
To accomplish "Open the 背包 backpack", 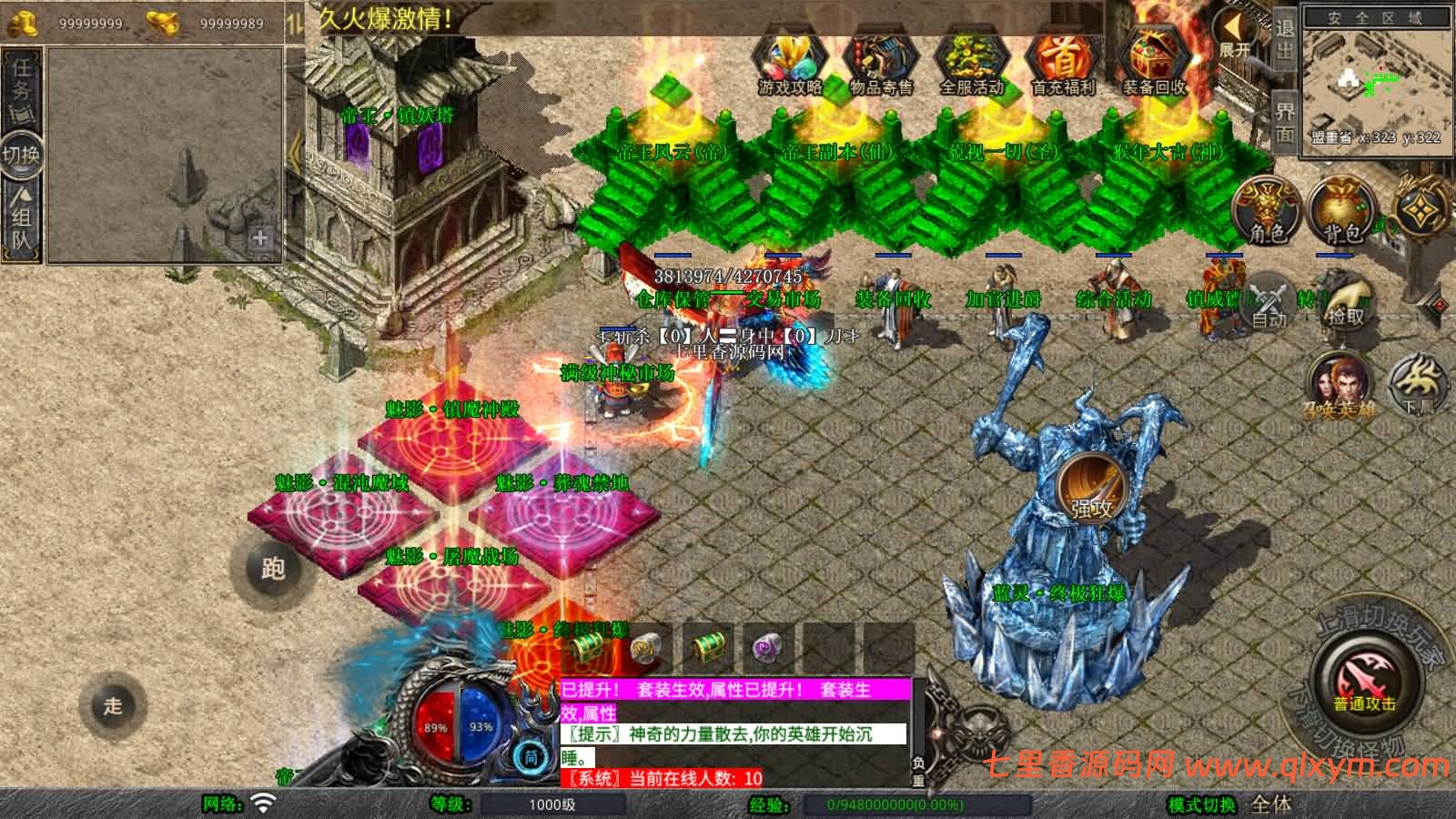I will (x=1341, y=211).
